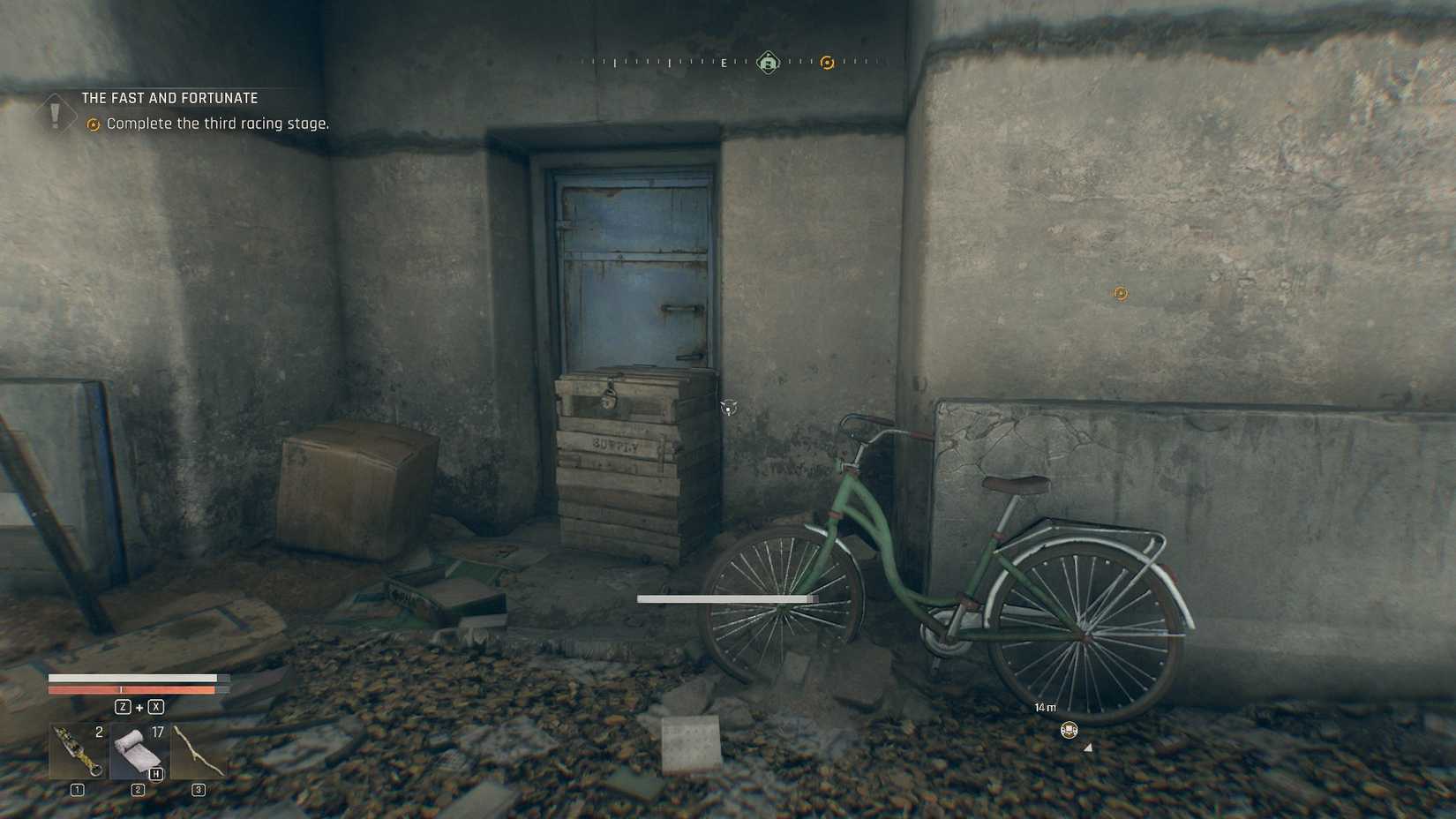Image resolution: width=1456 pixels, height=819 pixels.
Task: Click the E marker on the compass bar
Action: pos(723,63)
